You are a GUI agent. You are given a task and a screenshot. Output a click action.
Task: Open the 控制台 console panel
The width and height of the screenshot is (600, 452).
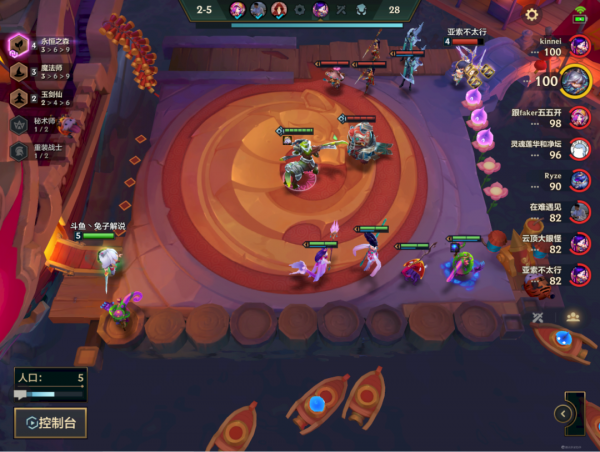(50, 422)
